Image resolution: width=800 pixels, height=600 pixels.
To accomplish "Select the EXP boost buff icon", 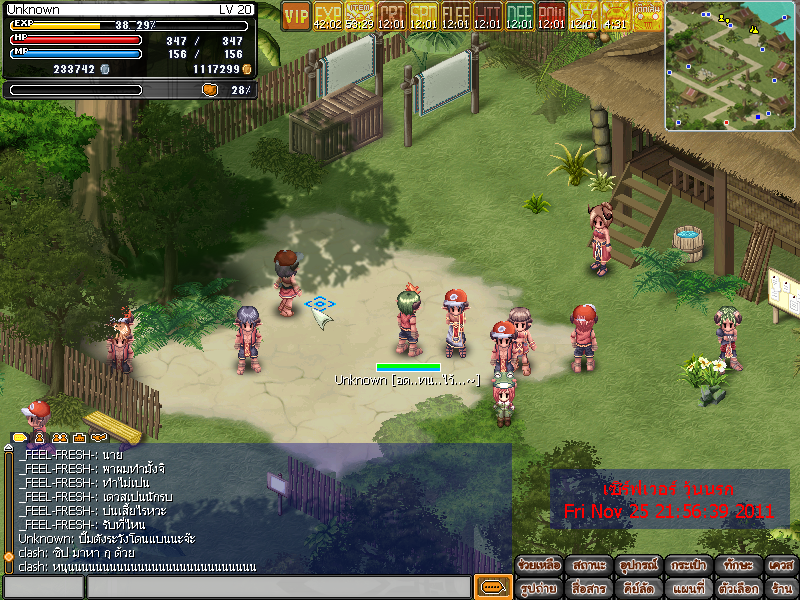I will click(x=328, y=15).
